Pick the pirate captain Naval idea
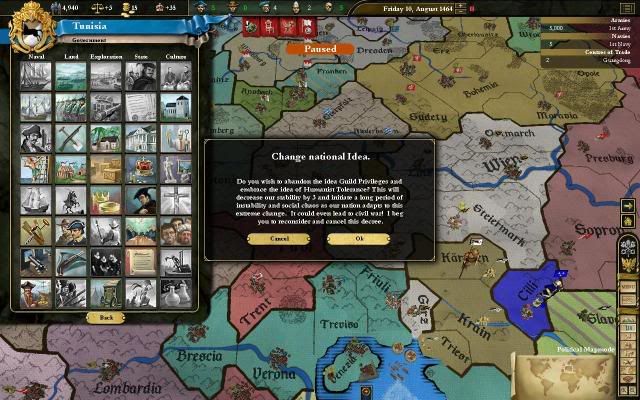 click(35, 137)
